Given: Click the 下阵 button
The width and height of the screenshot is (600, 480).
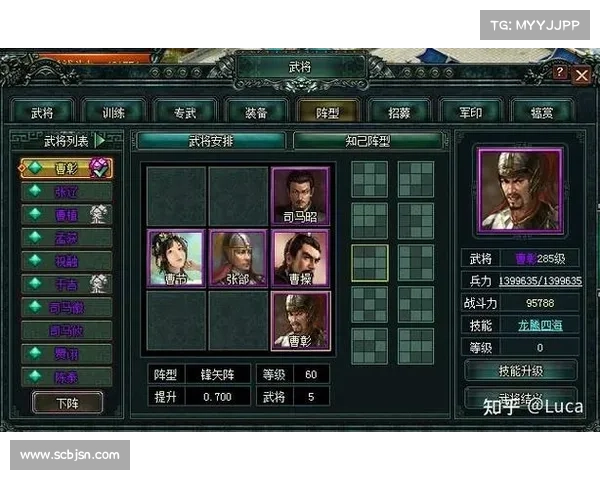Looking at the screenshot, I should [x=67, y=401].
